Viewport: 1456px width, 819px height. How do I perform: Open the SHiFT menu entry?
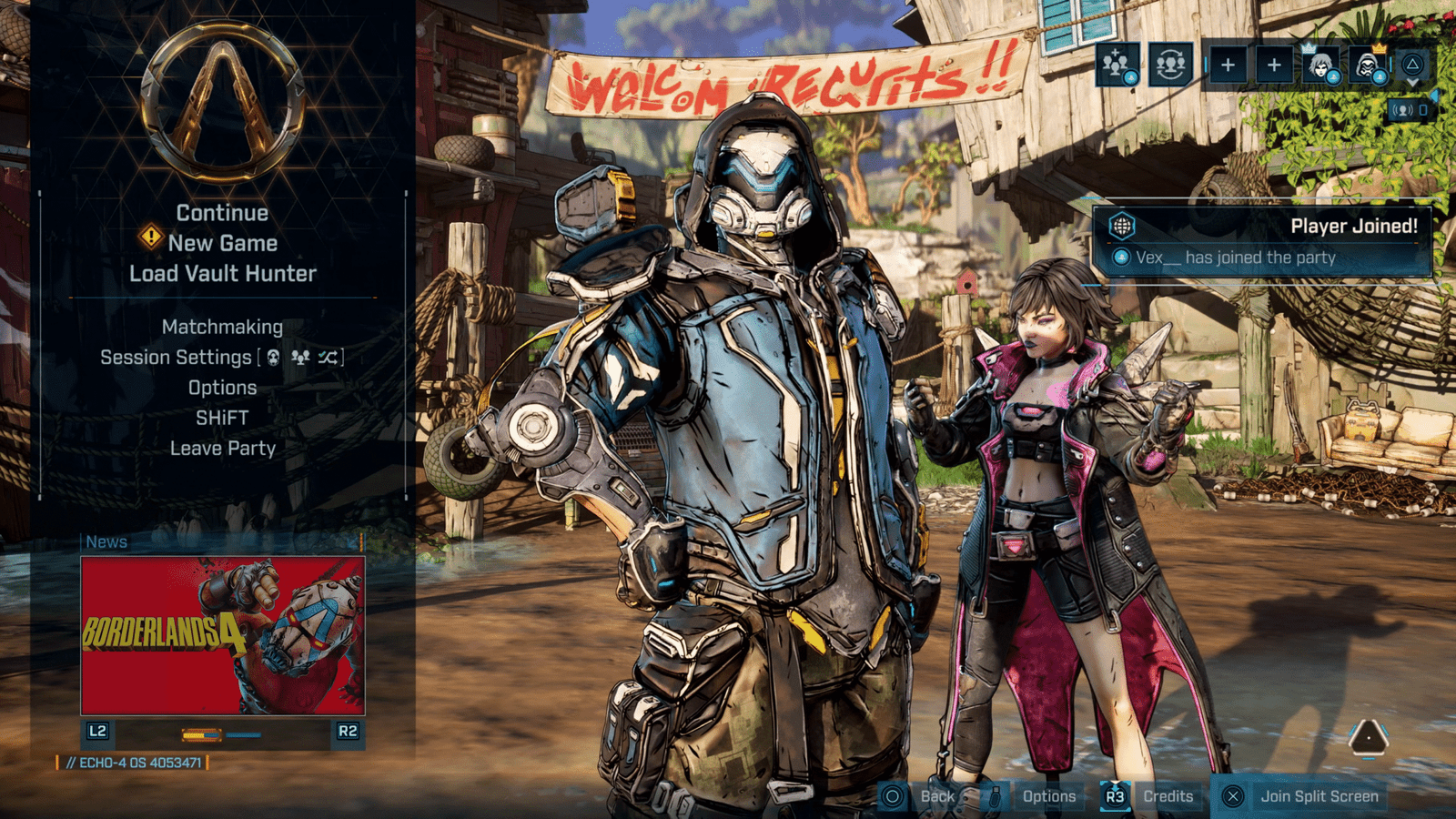(222, 418)
